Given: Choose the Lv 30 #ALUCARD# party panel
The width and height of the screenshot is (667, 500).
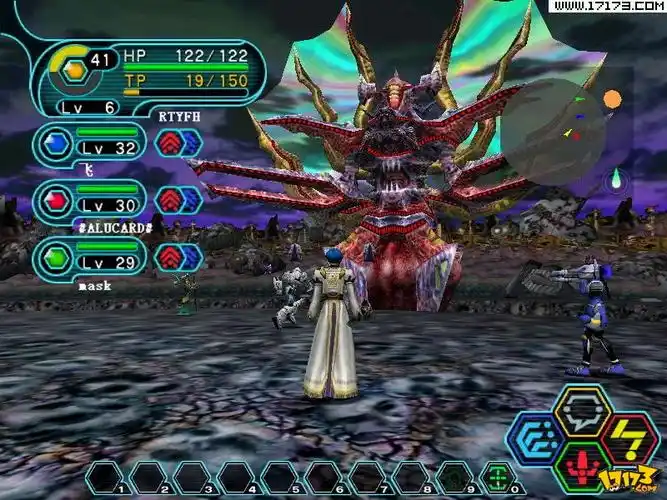Looking at the screenshot, I should 90,201.
